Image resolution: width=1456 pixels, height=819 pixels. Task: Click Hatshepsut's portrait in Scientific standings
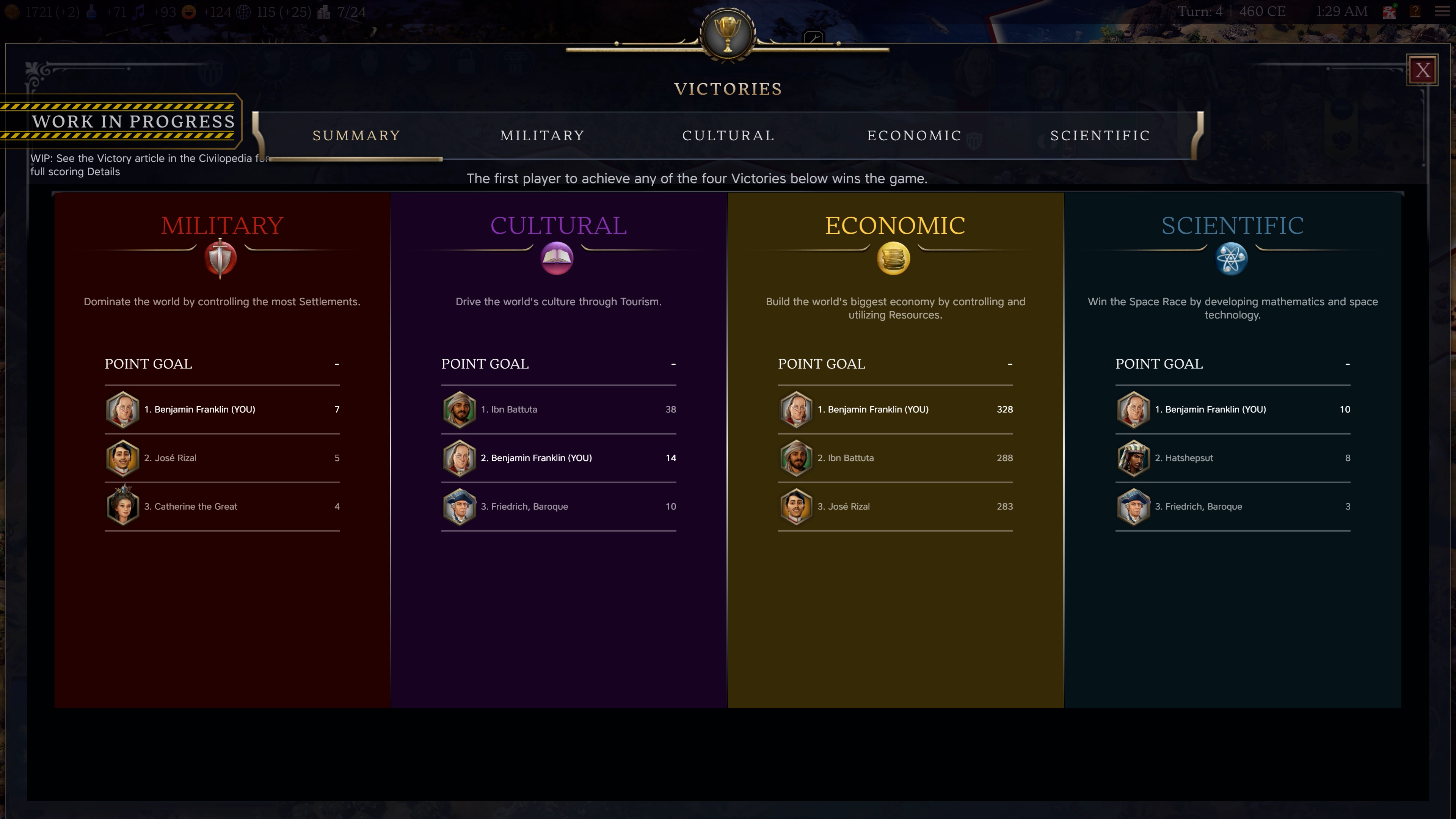coord(1134,458)
